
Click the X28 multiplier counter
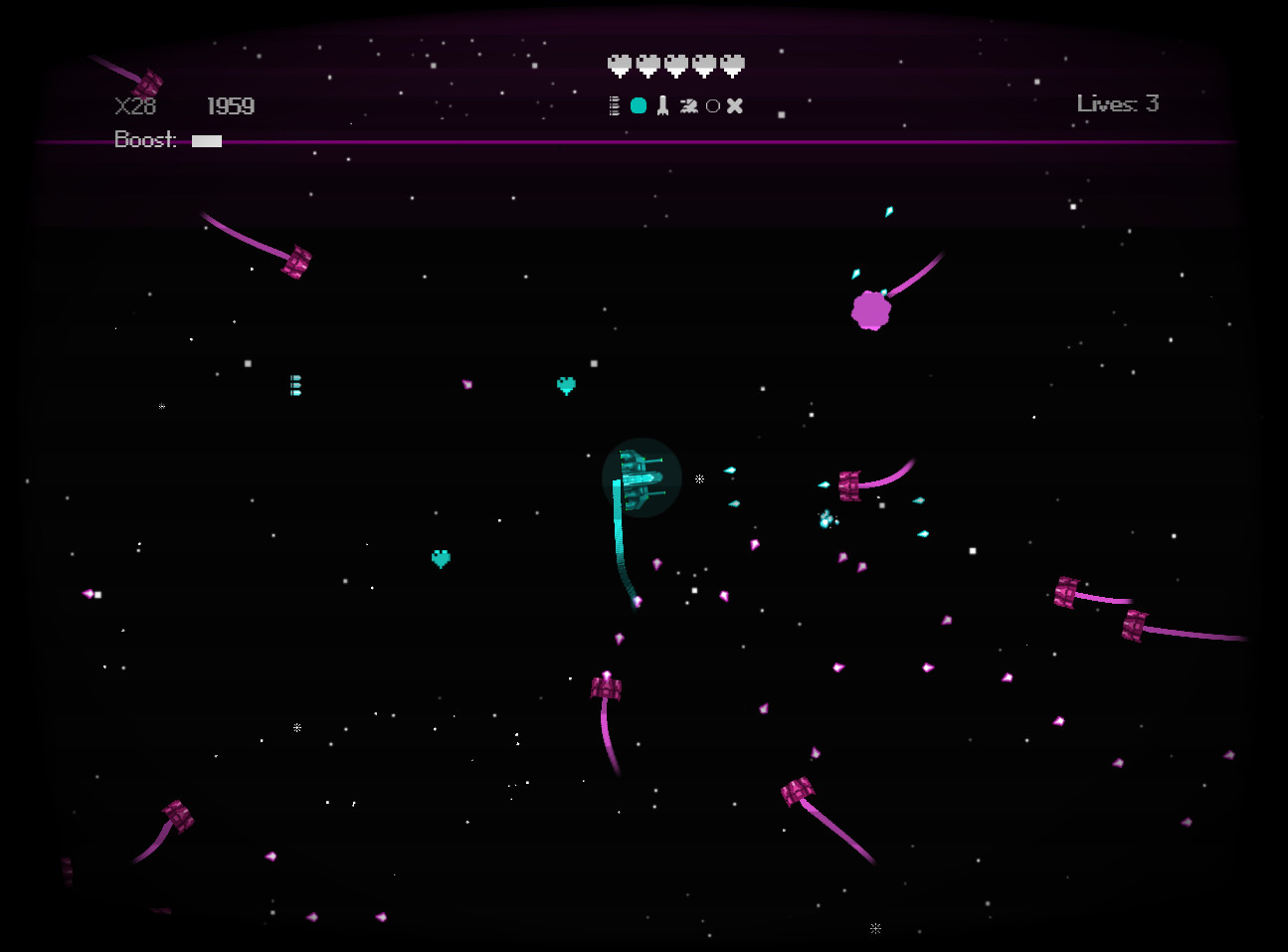tap(135, 106)
